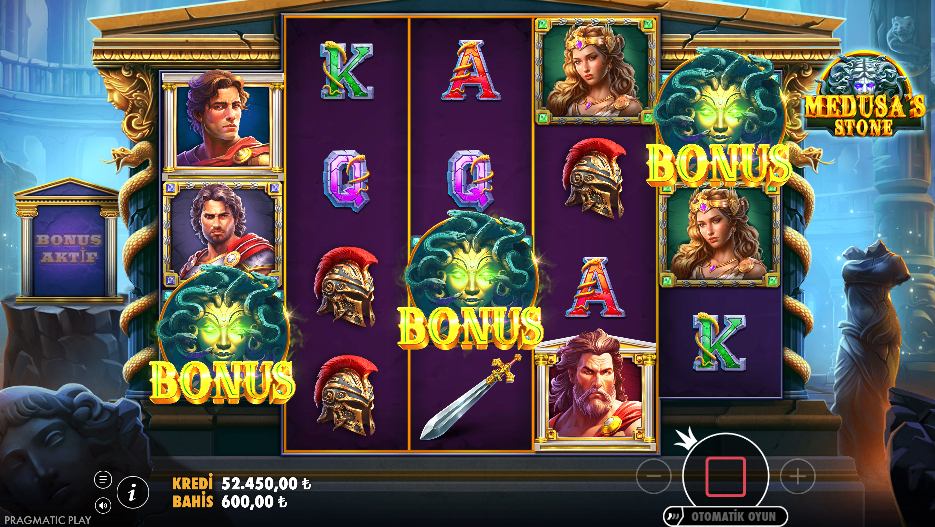Increase the bet with the plus button
Image resolution: width=935 pixels, height=527 pixels.
point(797,476)
